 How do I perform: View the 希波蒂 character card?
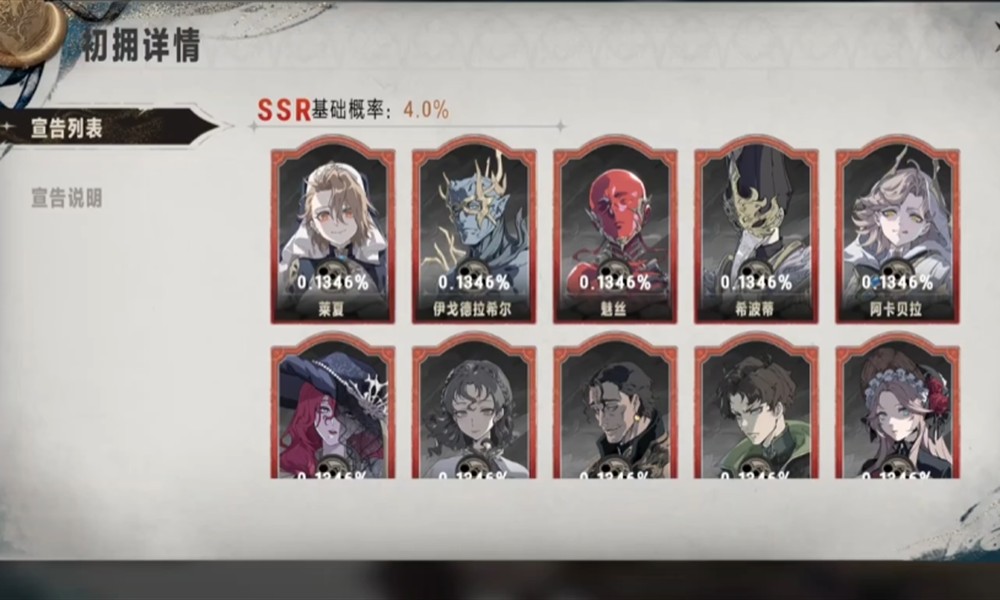click(x=756, y=234)
